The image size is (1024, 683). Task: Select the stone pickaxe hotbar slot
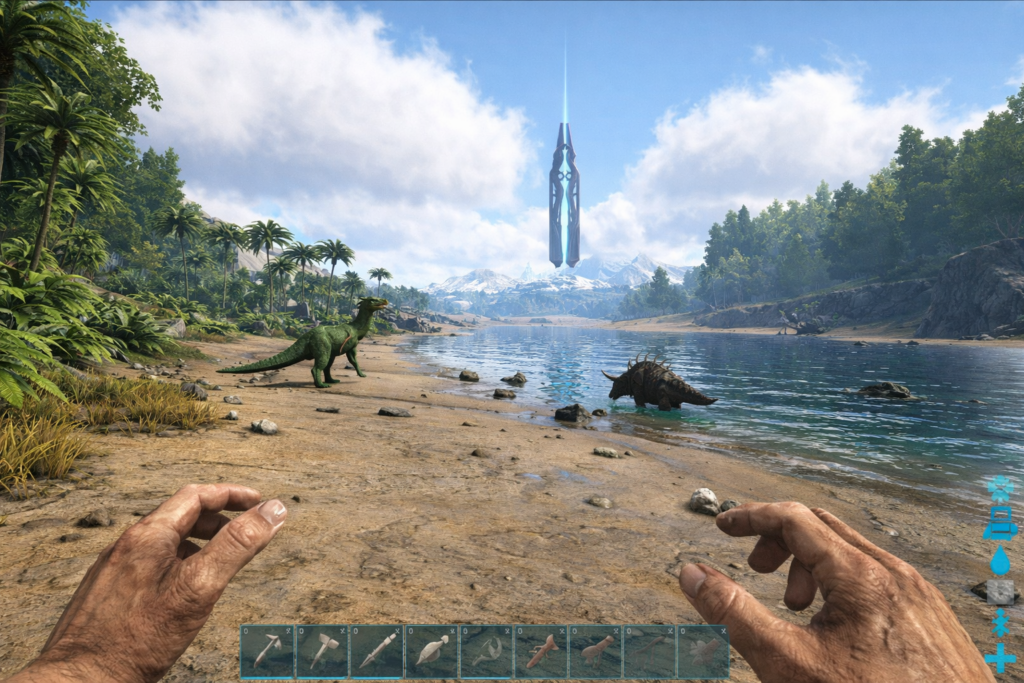pos(268,652)
